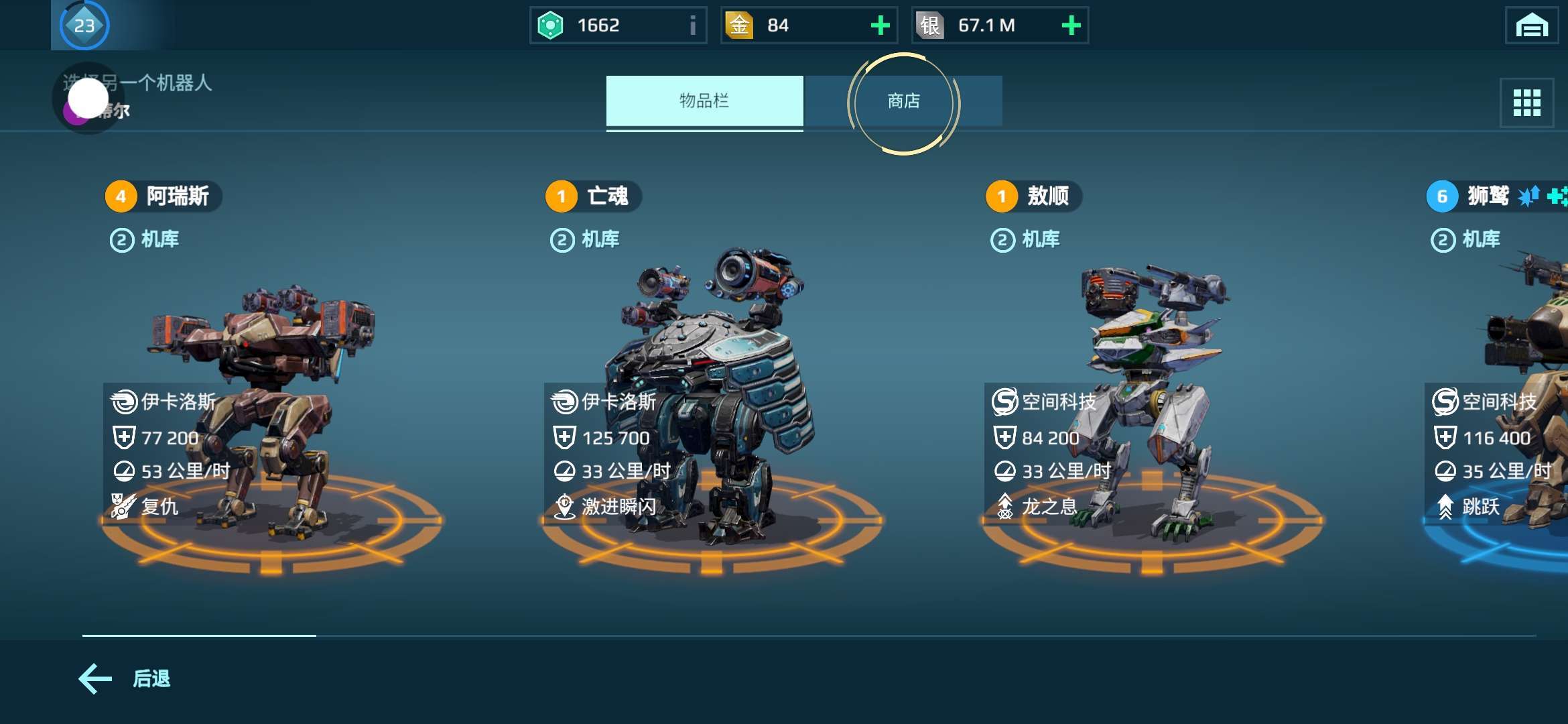Show info for the 1662 currency

click(x=692, y=25)
